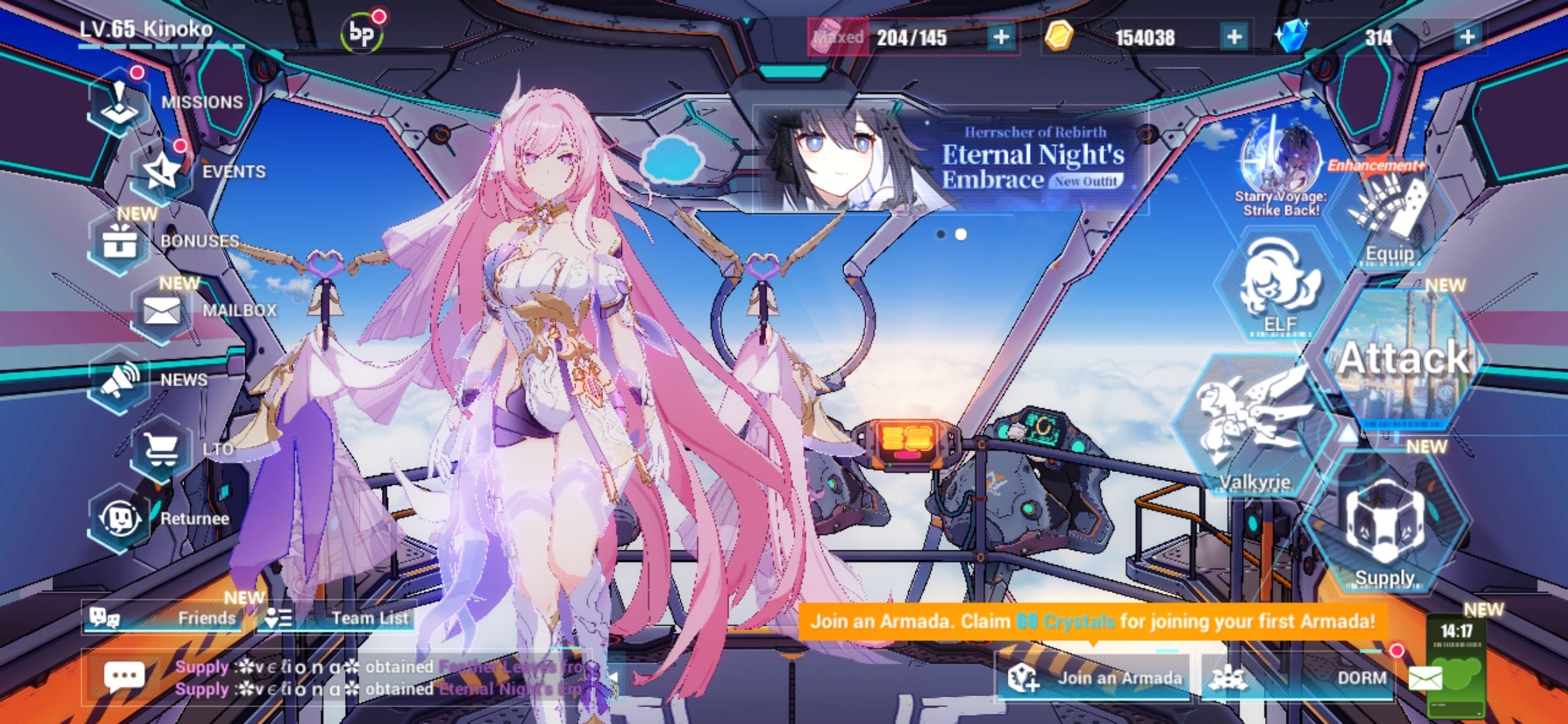This screenshot has height=724, width=1568.
Task: Check the Mailbox
Action: pyautogui.click(x=163, y=309)
